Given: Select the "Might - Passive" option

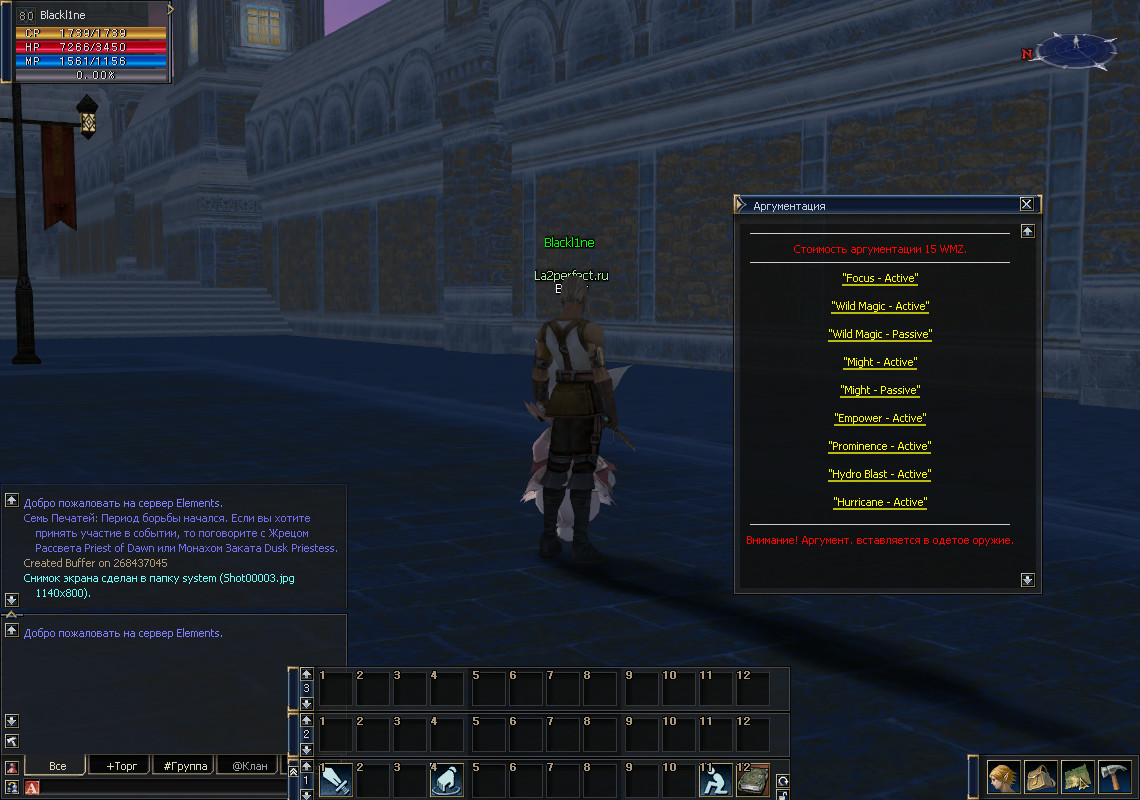Looking at the screenshot, I should [880, 390].
